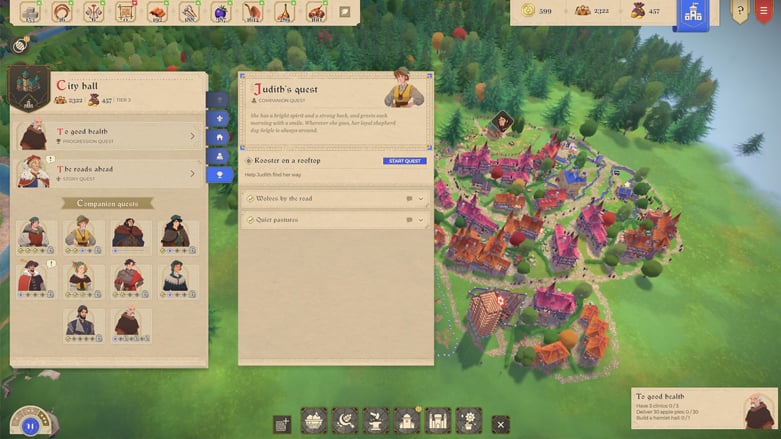Open The roads ahead story quest
The width and height of the screenshot is (781, 439).
[x=109, y=173]
